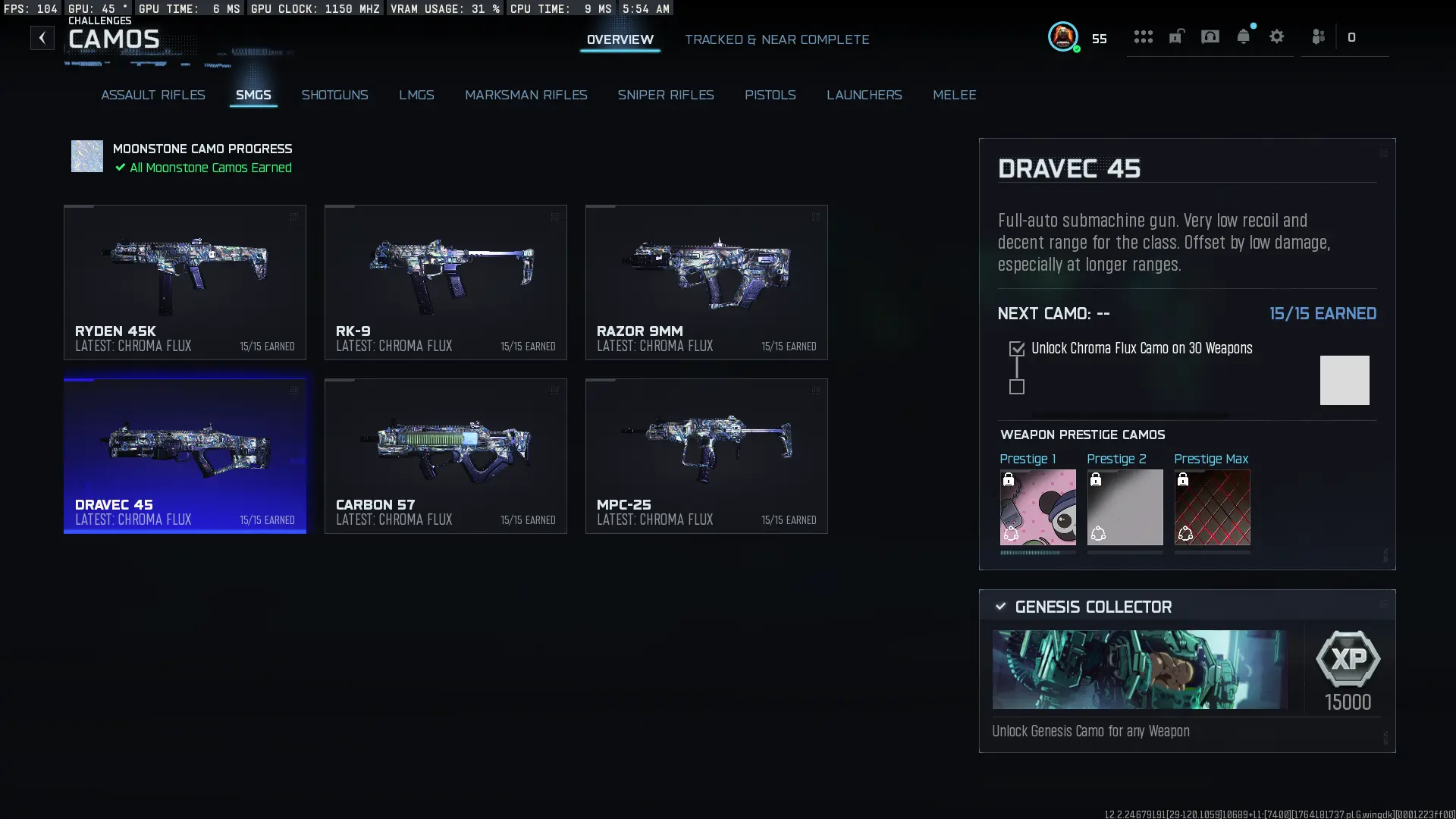
Task: Expand the Prestige 2 locked camo
Action: 1125,507
